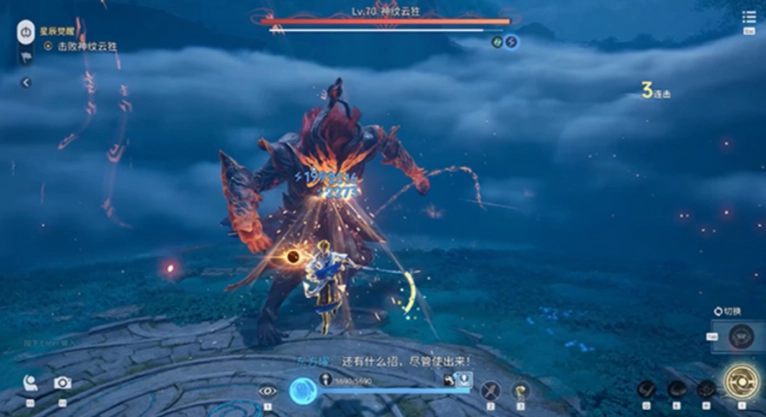Screen dimensions: 766x417
Task: Open the character pose icon
Action: [x=31, y=383]
